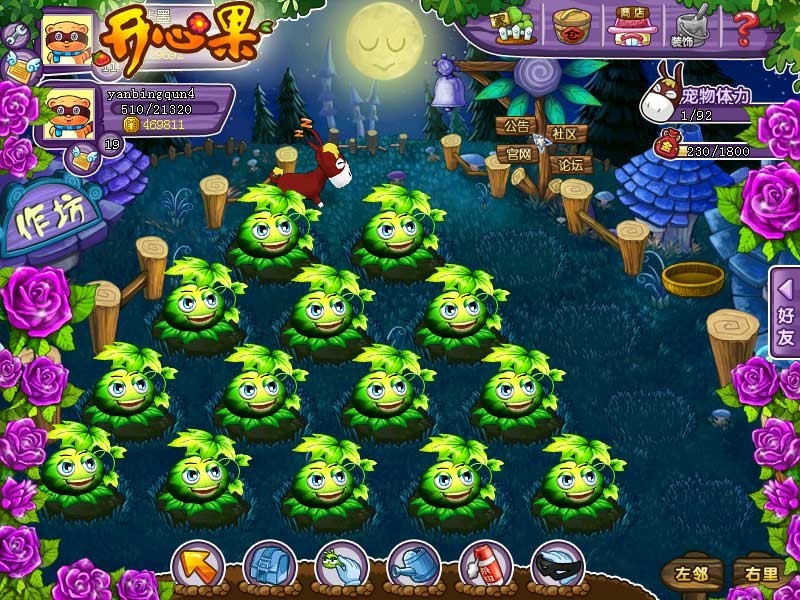Open the shop (商店)
The image size is (800, 600).
631,25
